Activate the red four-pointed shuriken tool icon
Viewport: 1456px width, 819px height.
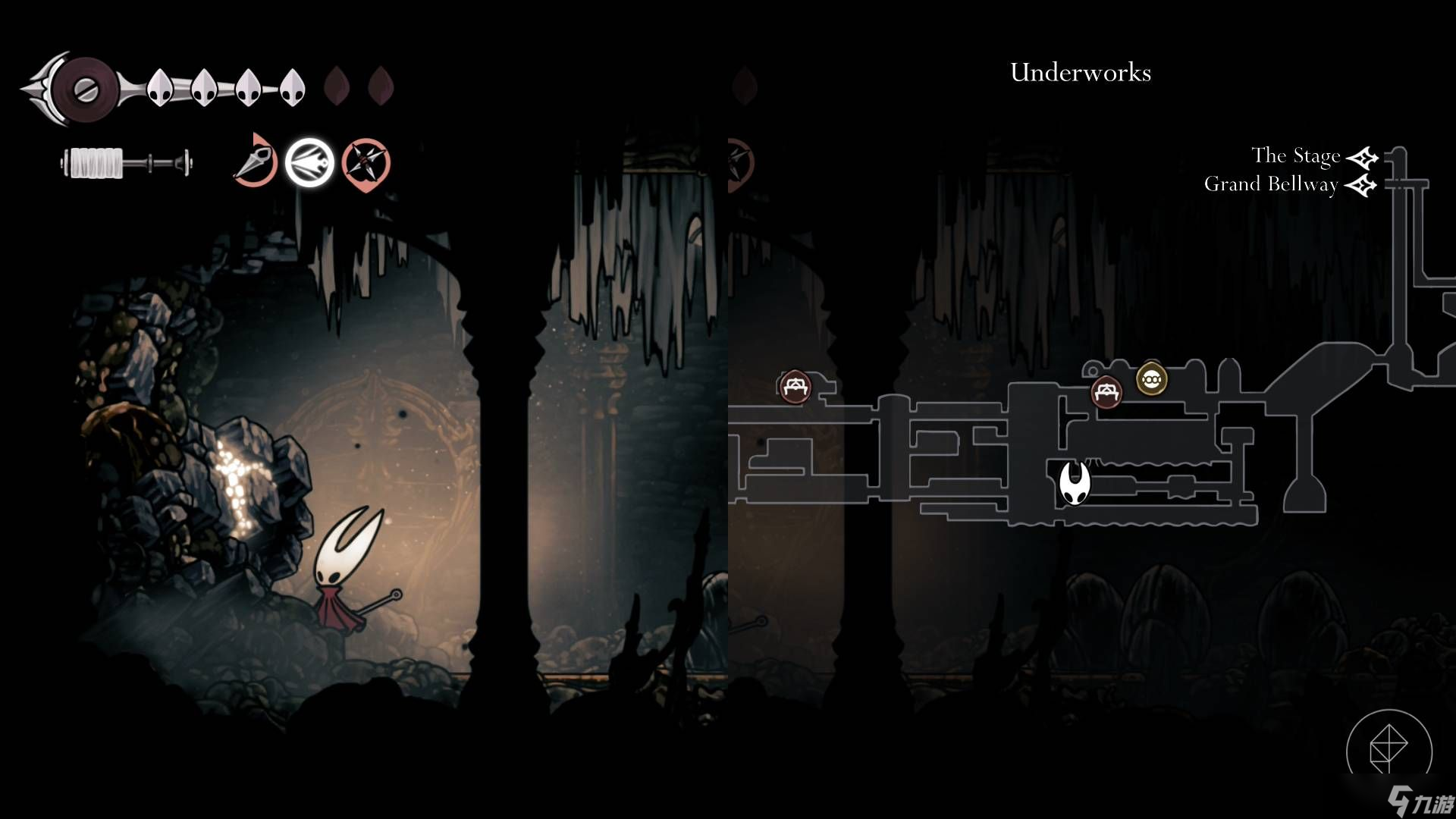(366, 163)
